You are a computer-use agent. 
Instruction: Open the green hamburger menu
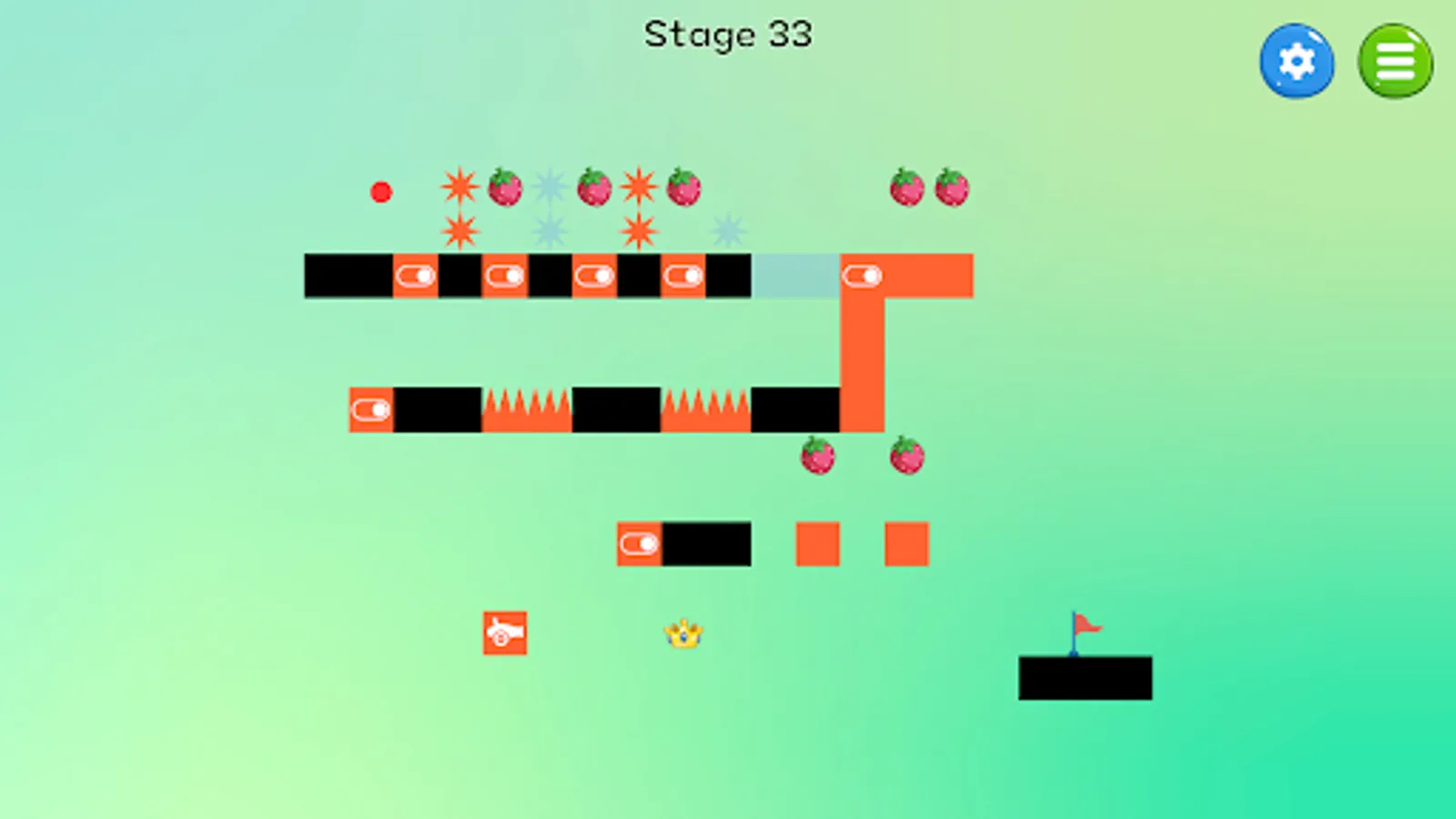pos(1395,60)
